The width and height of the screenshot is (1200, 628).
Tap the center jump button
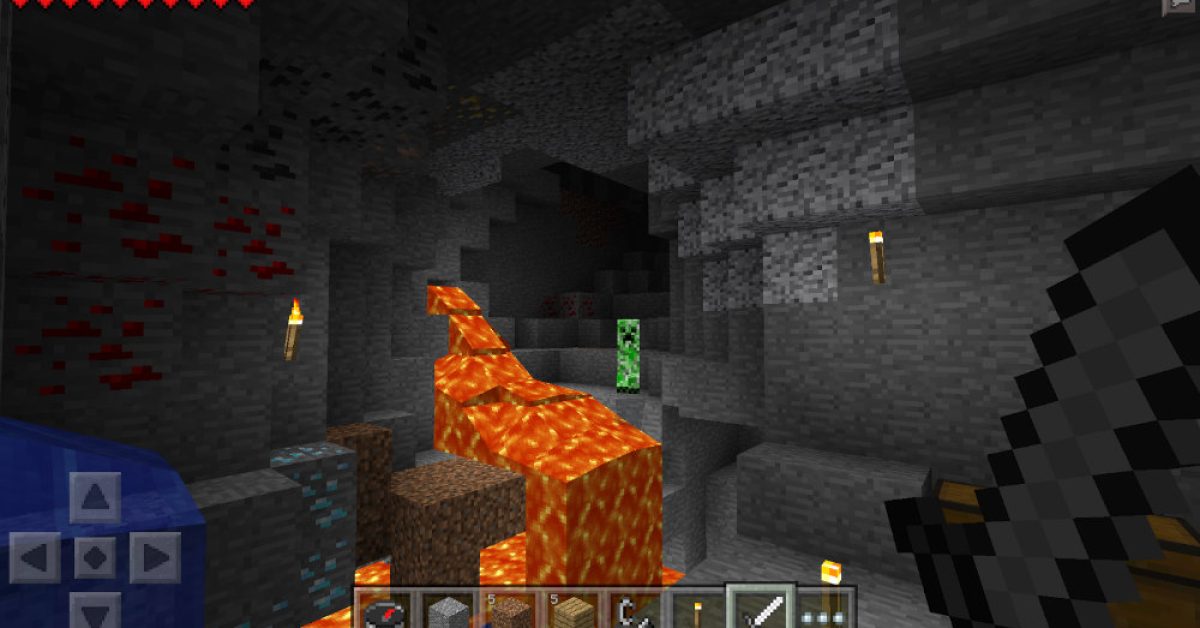pos(95,558)
